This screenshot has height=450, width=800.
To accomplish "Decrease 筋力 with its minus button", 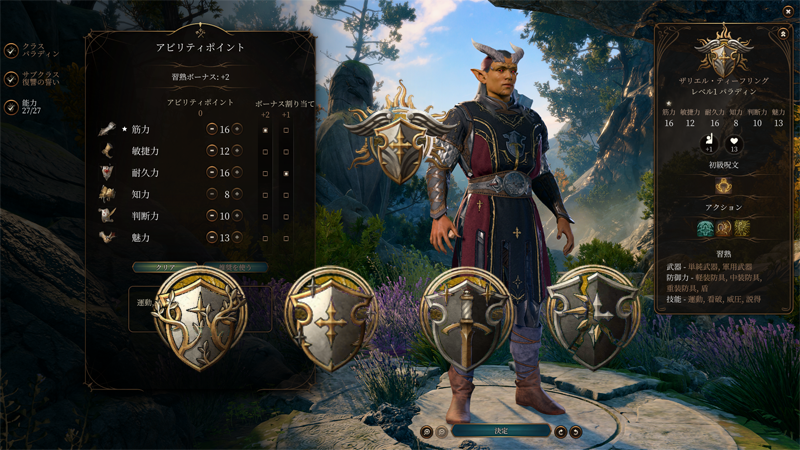I will point(211,129).
